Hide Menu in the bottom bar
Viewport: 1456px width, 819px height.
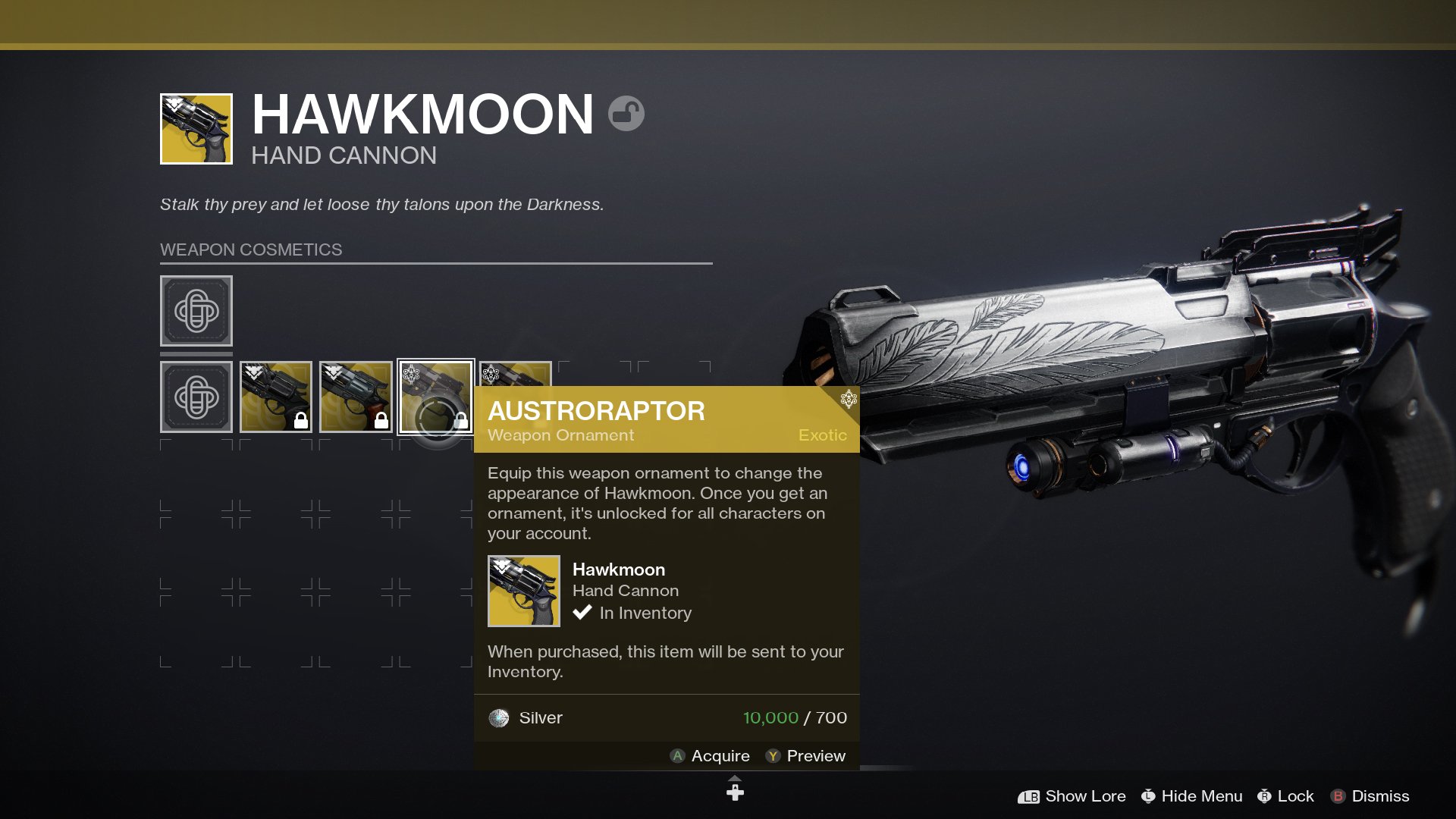[1191, 796]
